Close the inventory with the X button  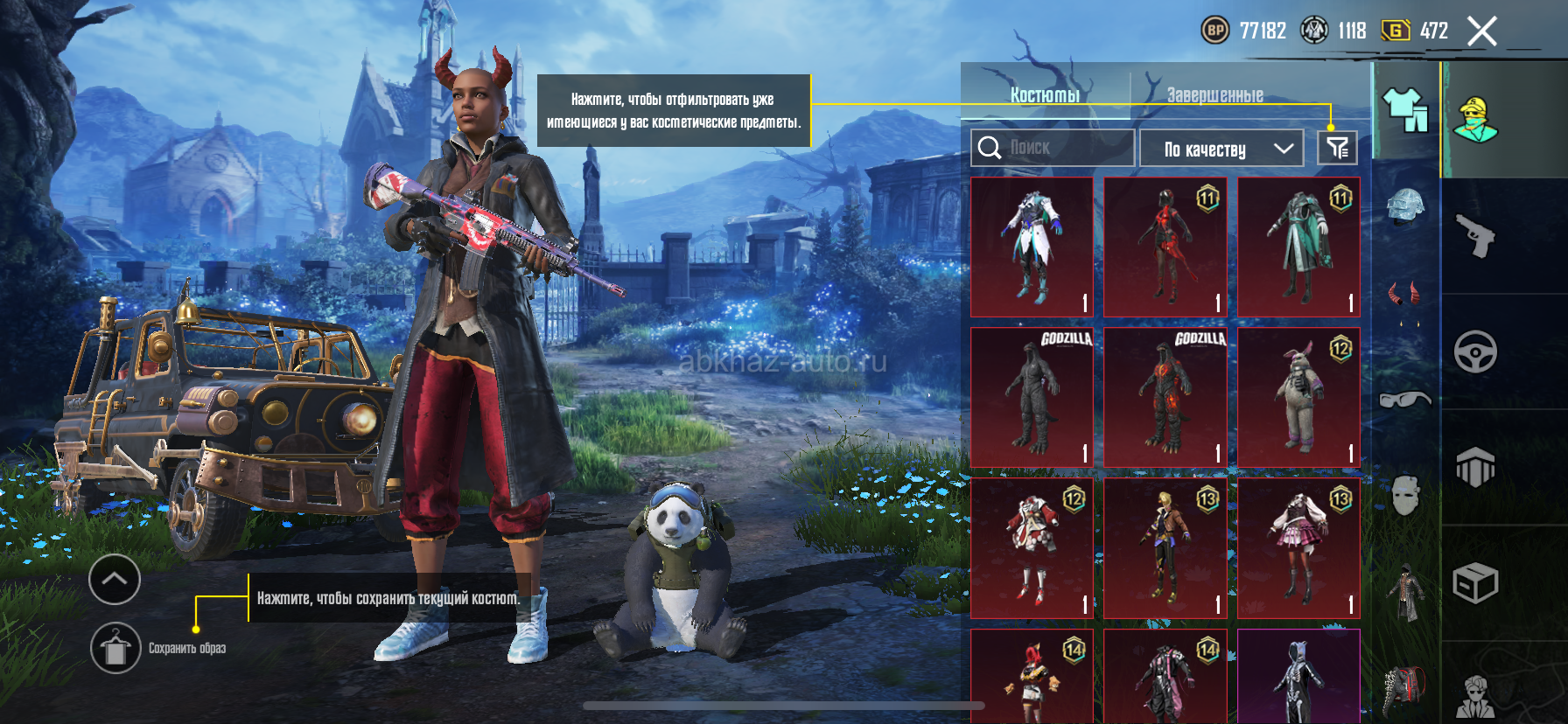click(1481, 31)
